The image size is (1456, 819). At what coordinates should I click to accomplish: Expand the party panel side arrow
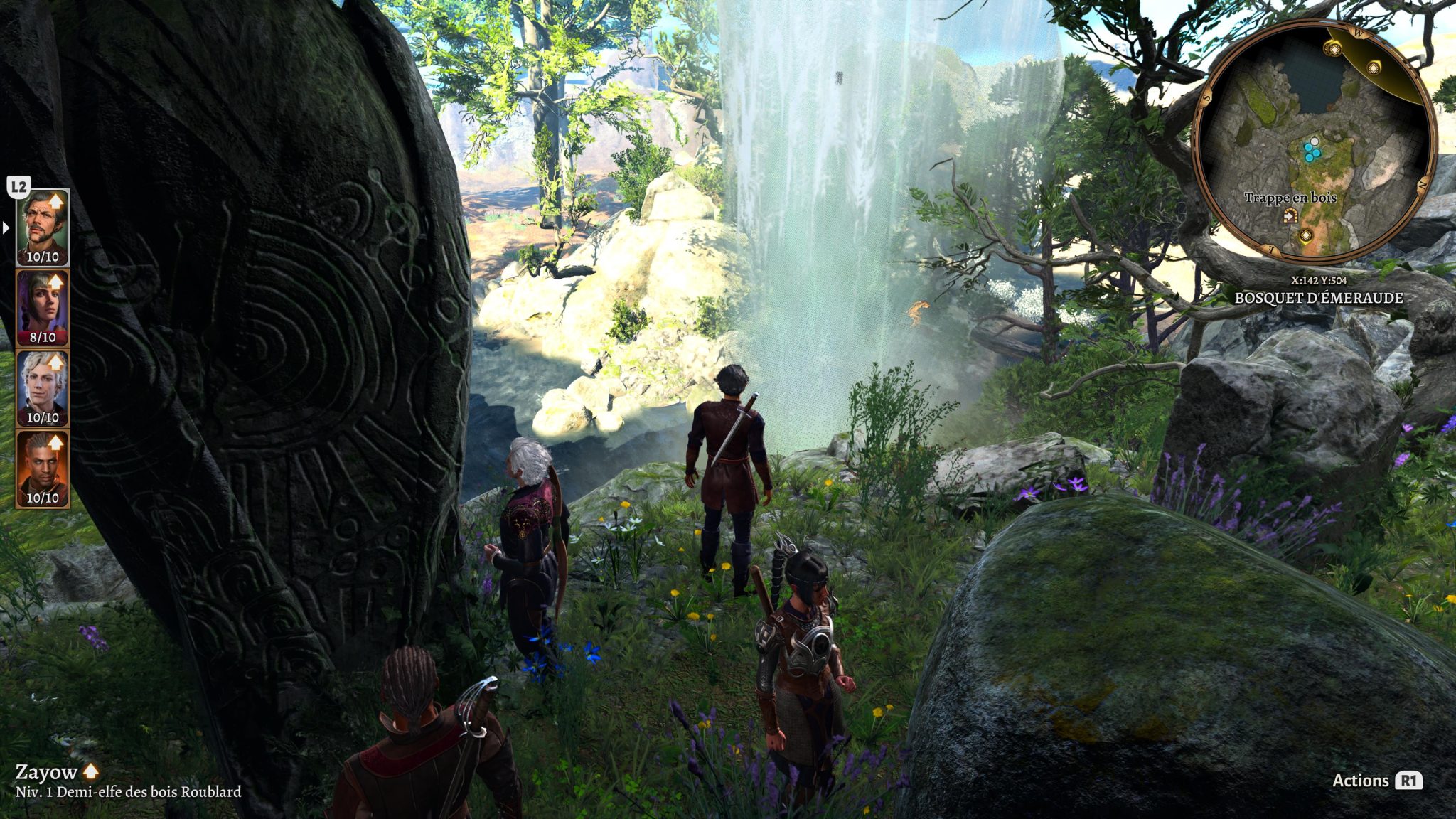pyautogui.click(x=6, y=228)
